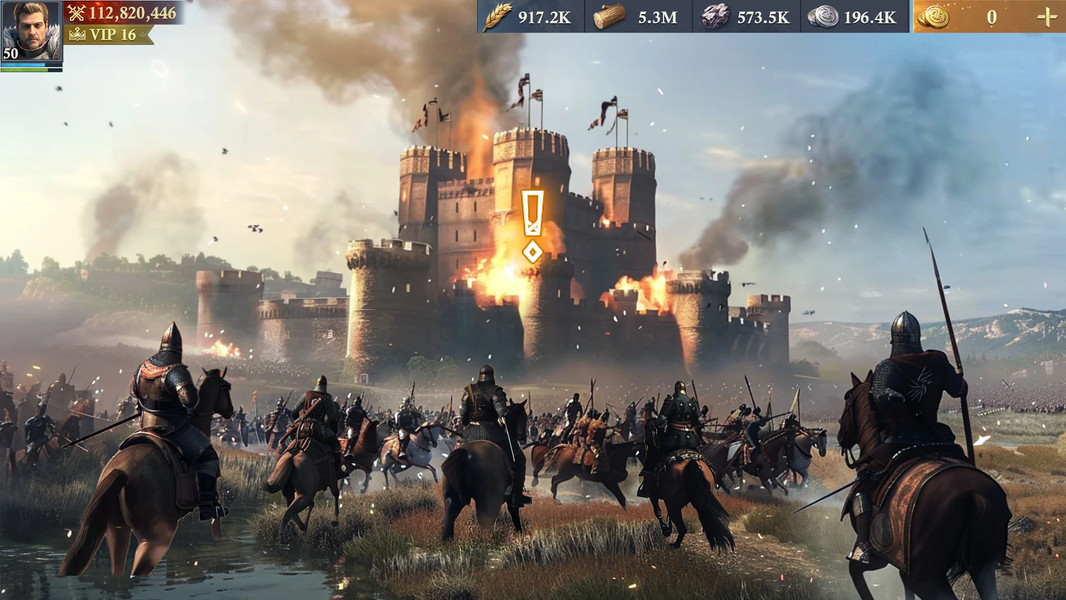Open the player avatar profile
The image size is (1066, 600).
[x=31, y=32]
